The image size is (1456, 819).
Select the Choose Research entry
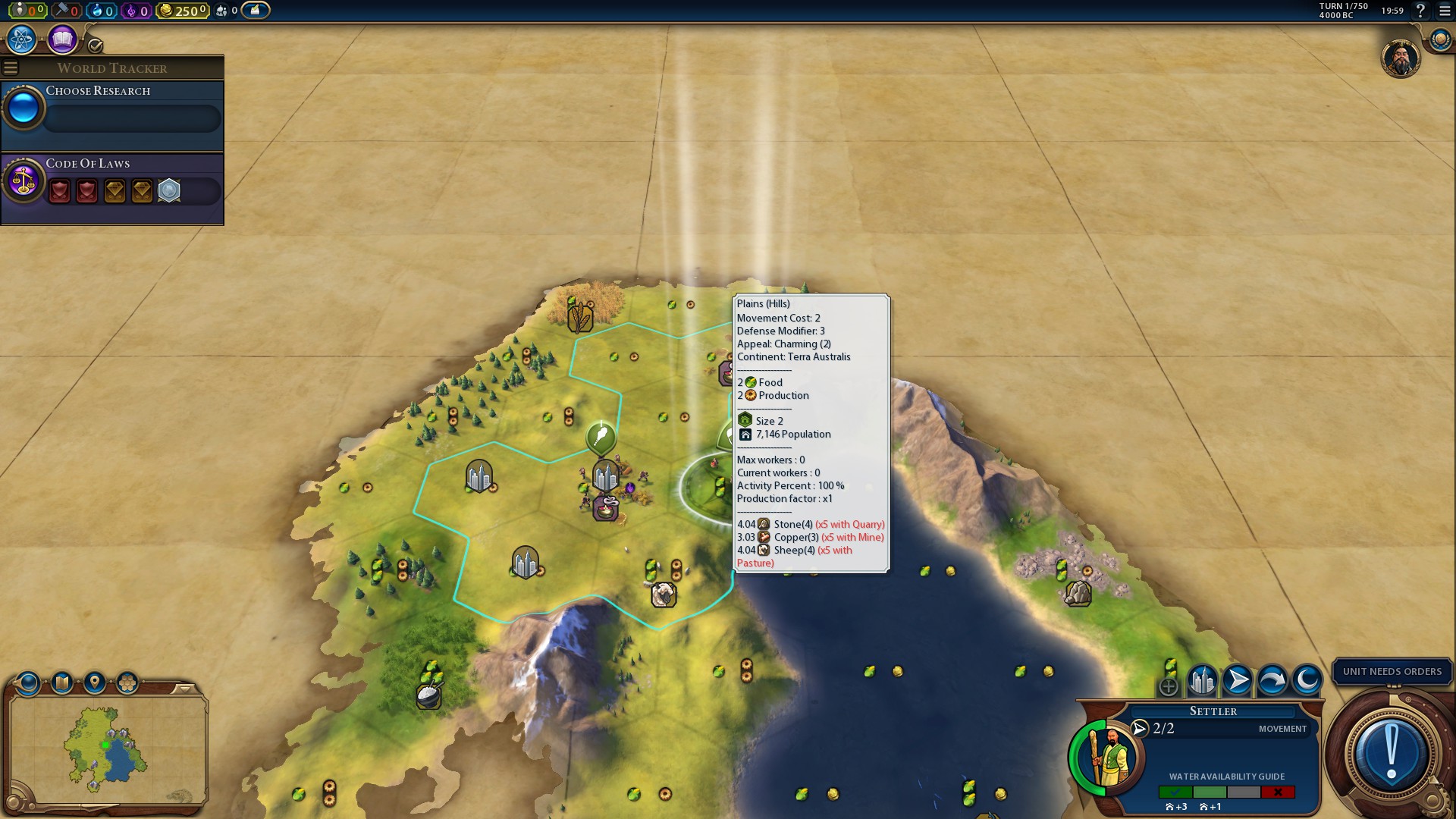[x=112, y=108]
